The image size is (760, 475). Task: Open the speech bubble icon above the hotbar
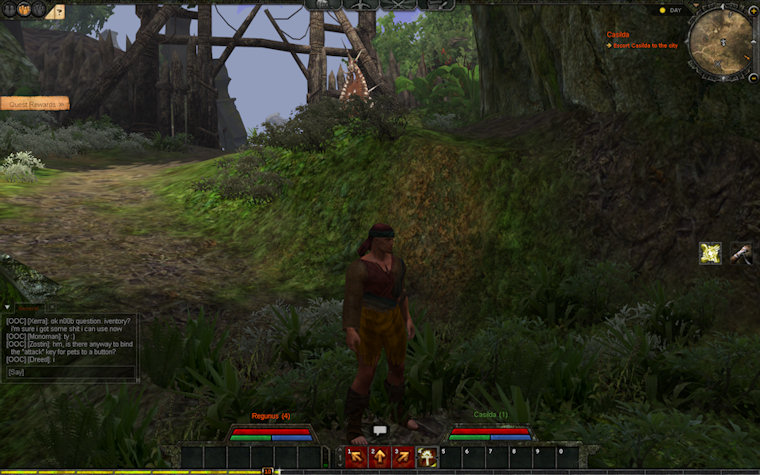coord(380,430)
